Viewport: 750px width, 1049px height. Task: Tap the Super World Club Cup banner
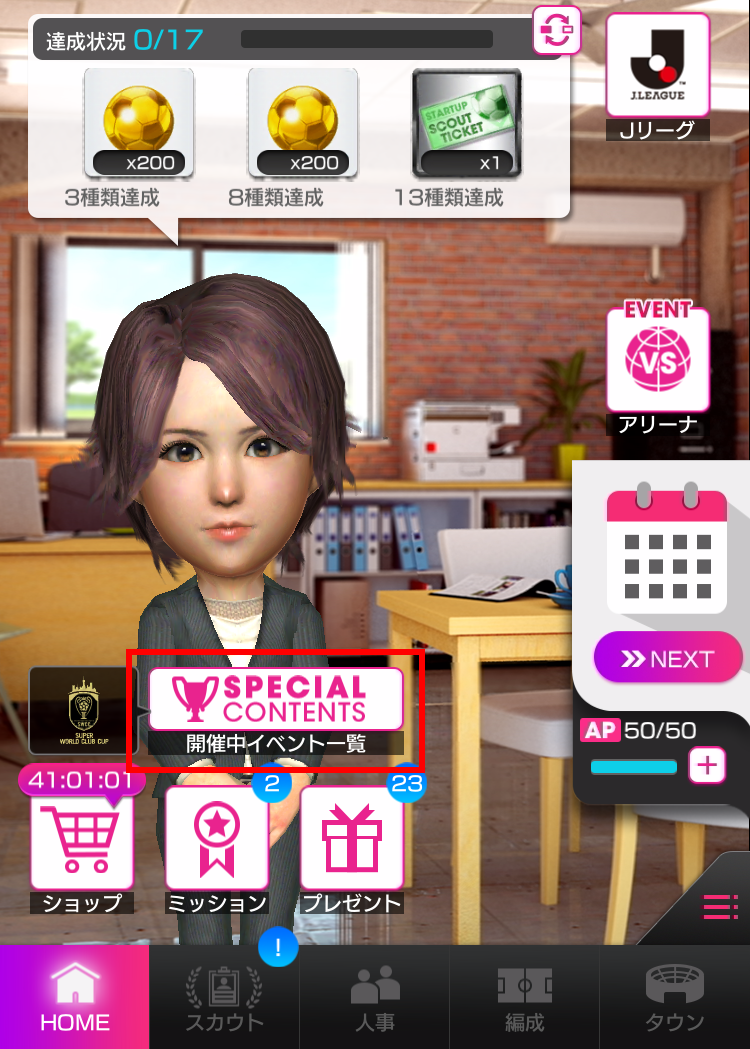(83, 709)
